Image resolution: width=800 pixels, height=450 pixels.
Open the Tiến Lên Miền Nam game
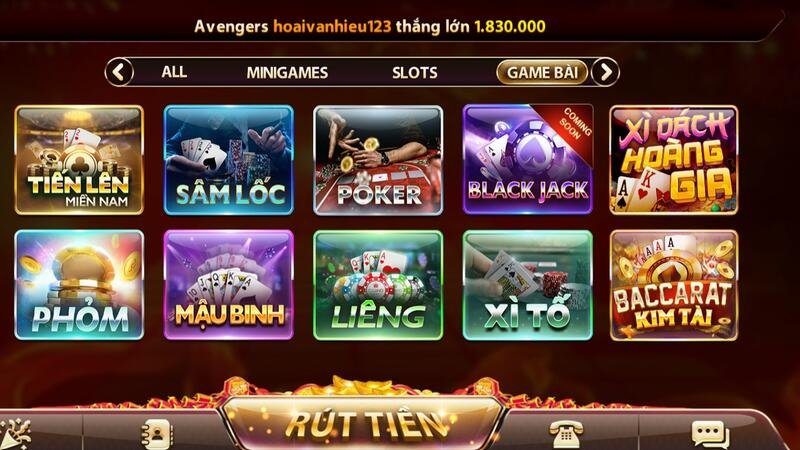[x=79, y=159]
